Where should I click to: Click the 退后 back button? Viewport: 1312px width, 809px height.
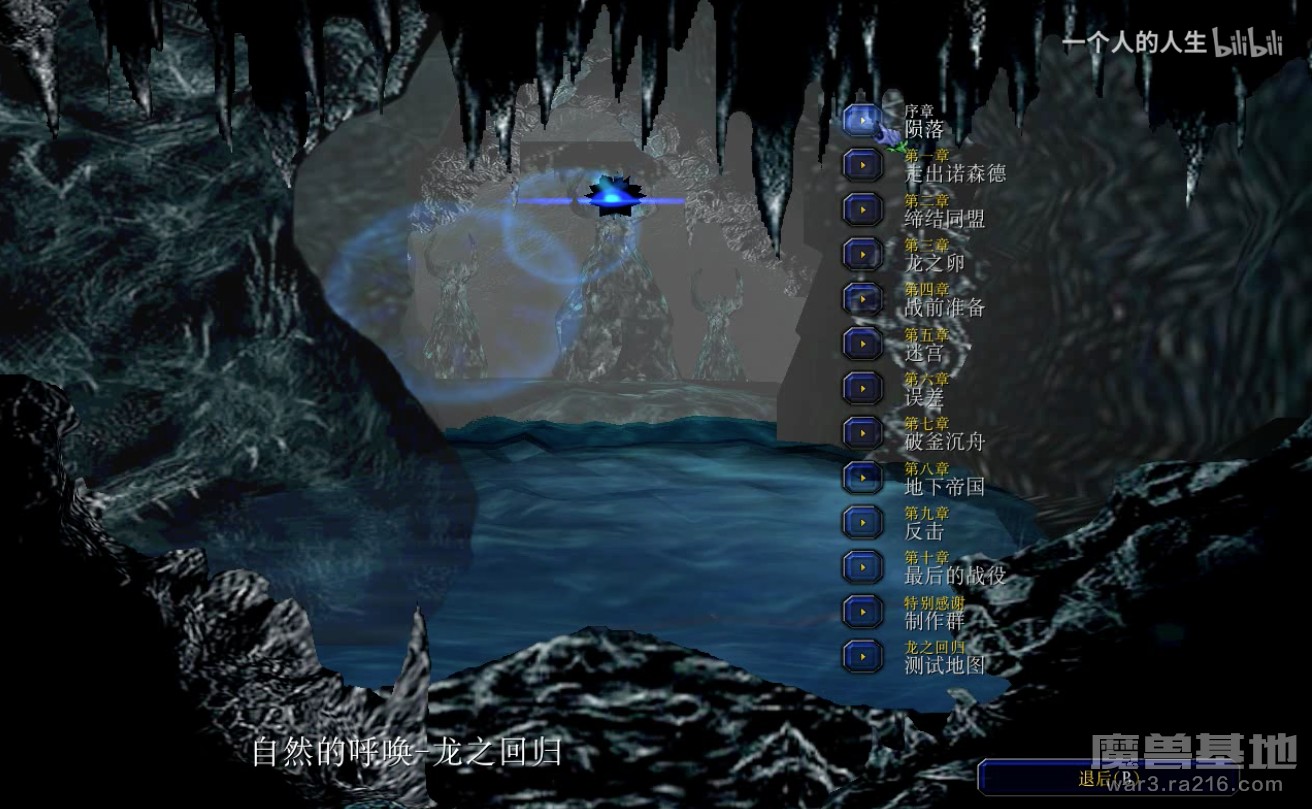pyautogui.click(x=1108, y=778)
